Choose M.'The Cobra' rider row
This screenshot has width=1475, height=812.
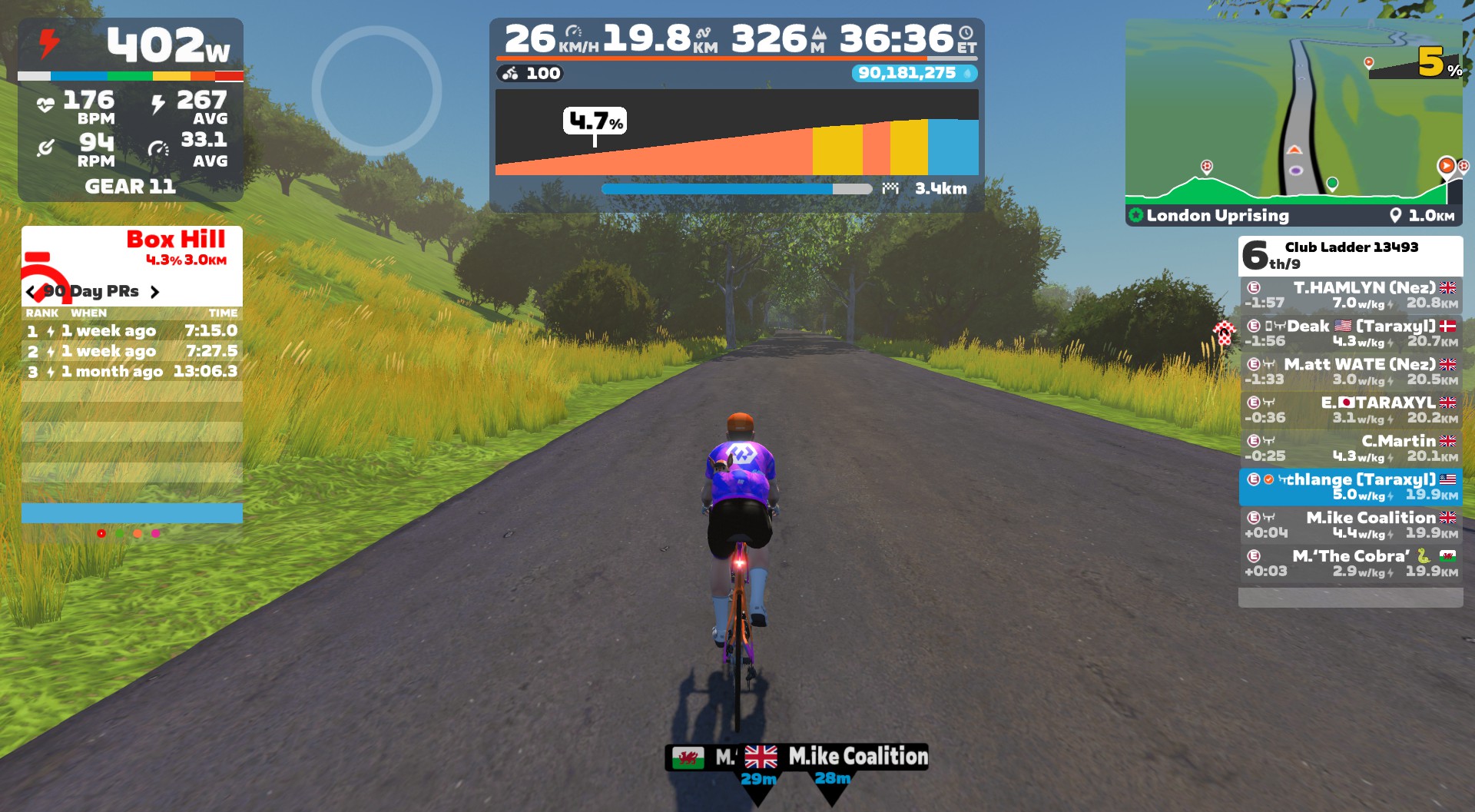[x=1351, y=564]
